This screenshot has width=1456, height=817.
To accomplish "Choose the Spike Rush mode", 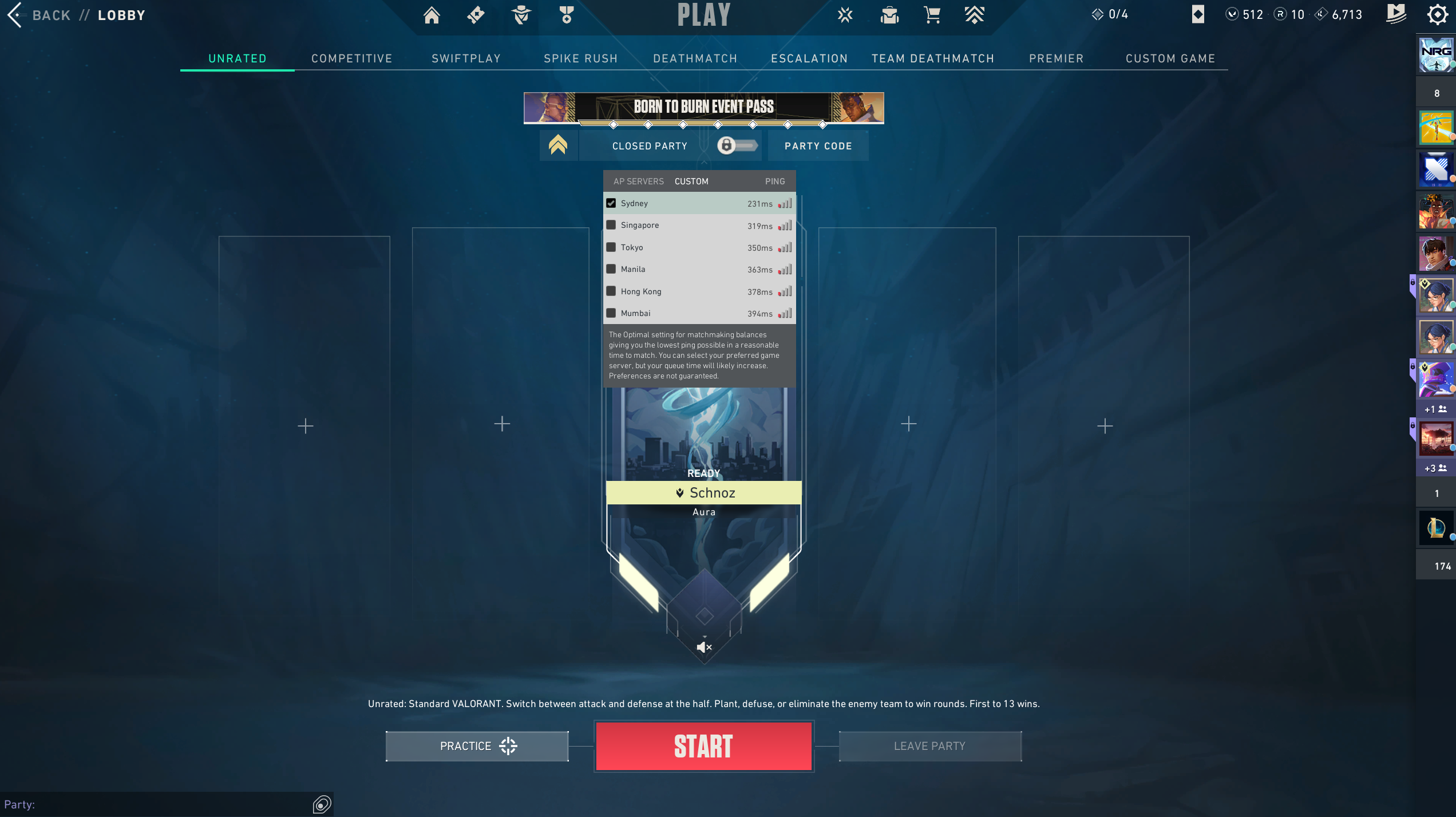I will point(580,58).
